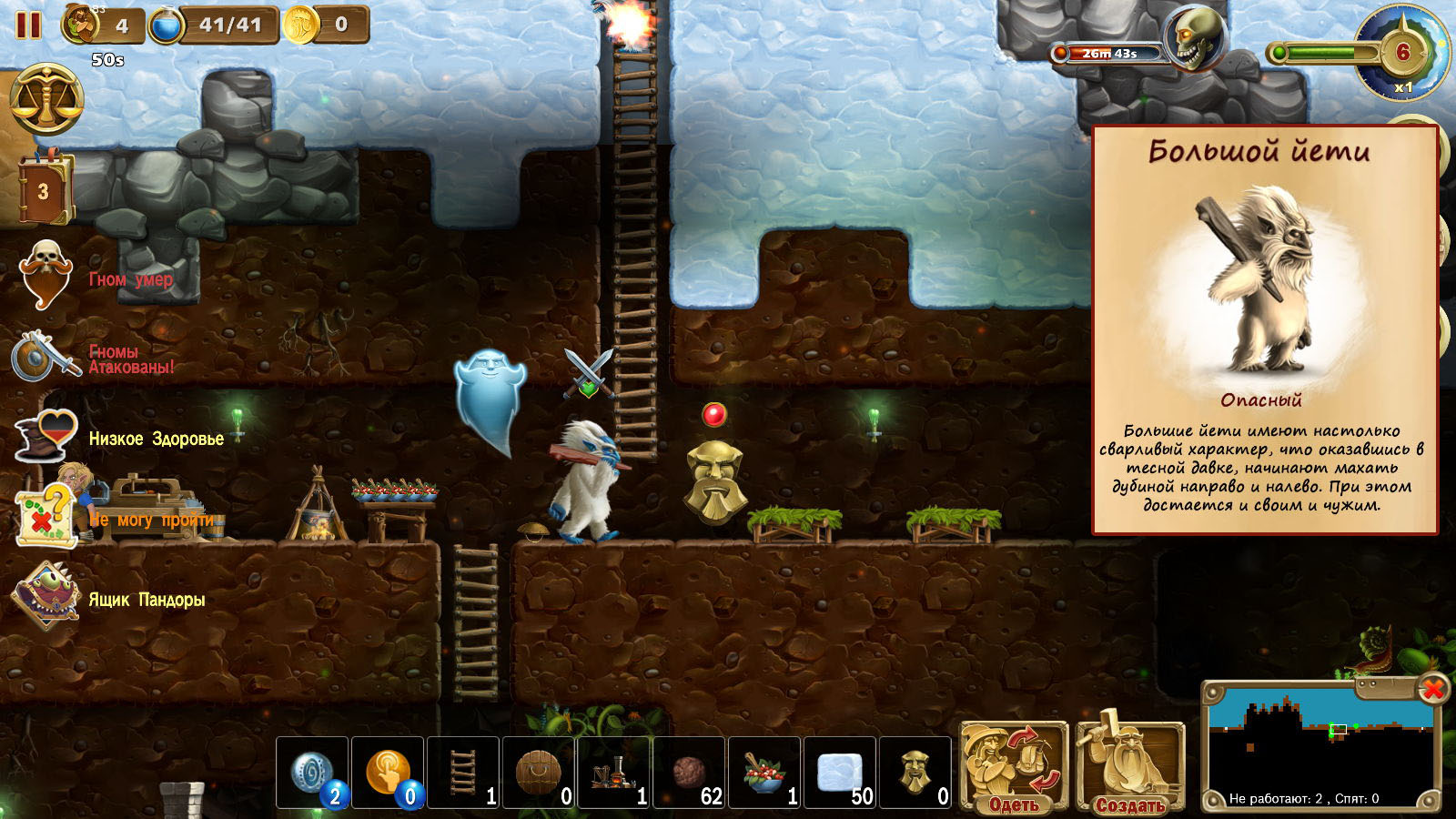Screen dimensions: 1456x819
Task: Show the 'Низкое Здоровье' warning
Action: (x=156, y=439)
